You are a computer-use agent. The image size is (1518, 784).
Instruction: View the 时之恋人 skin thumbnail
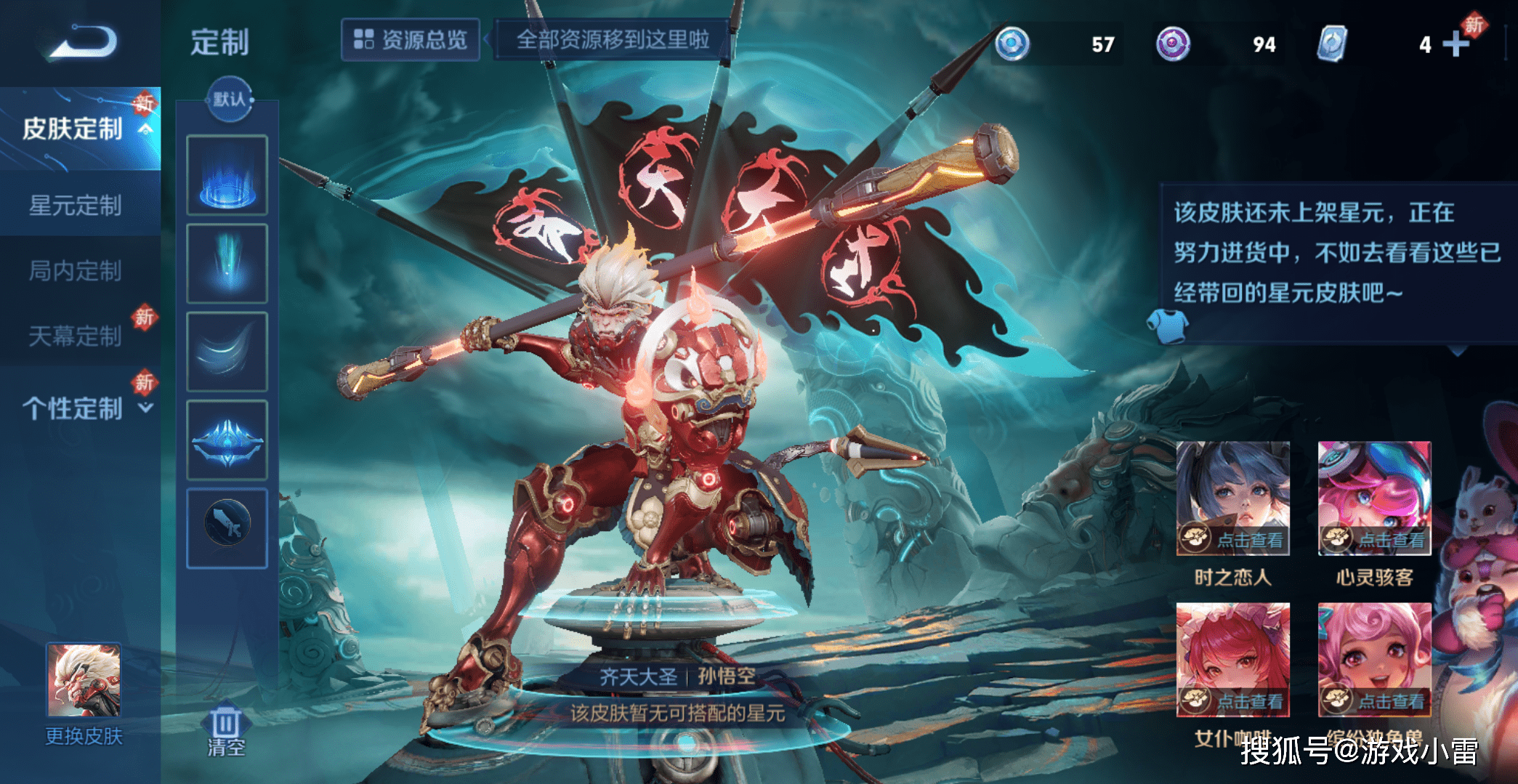pos(1232,498)
